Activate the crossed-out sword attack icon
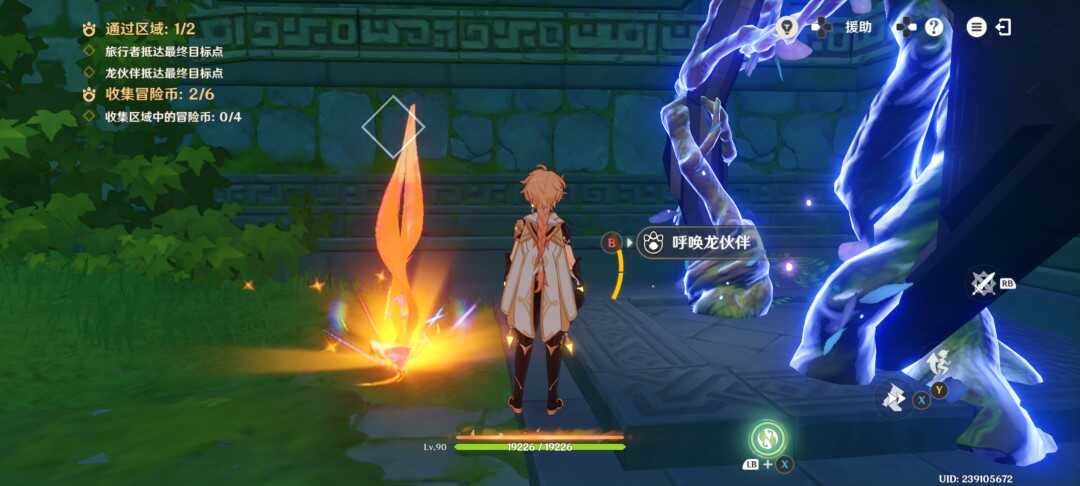1080x486 pixels. pos(984,284)
